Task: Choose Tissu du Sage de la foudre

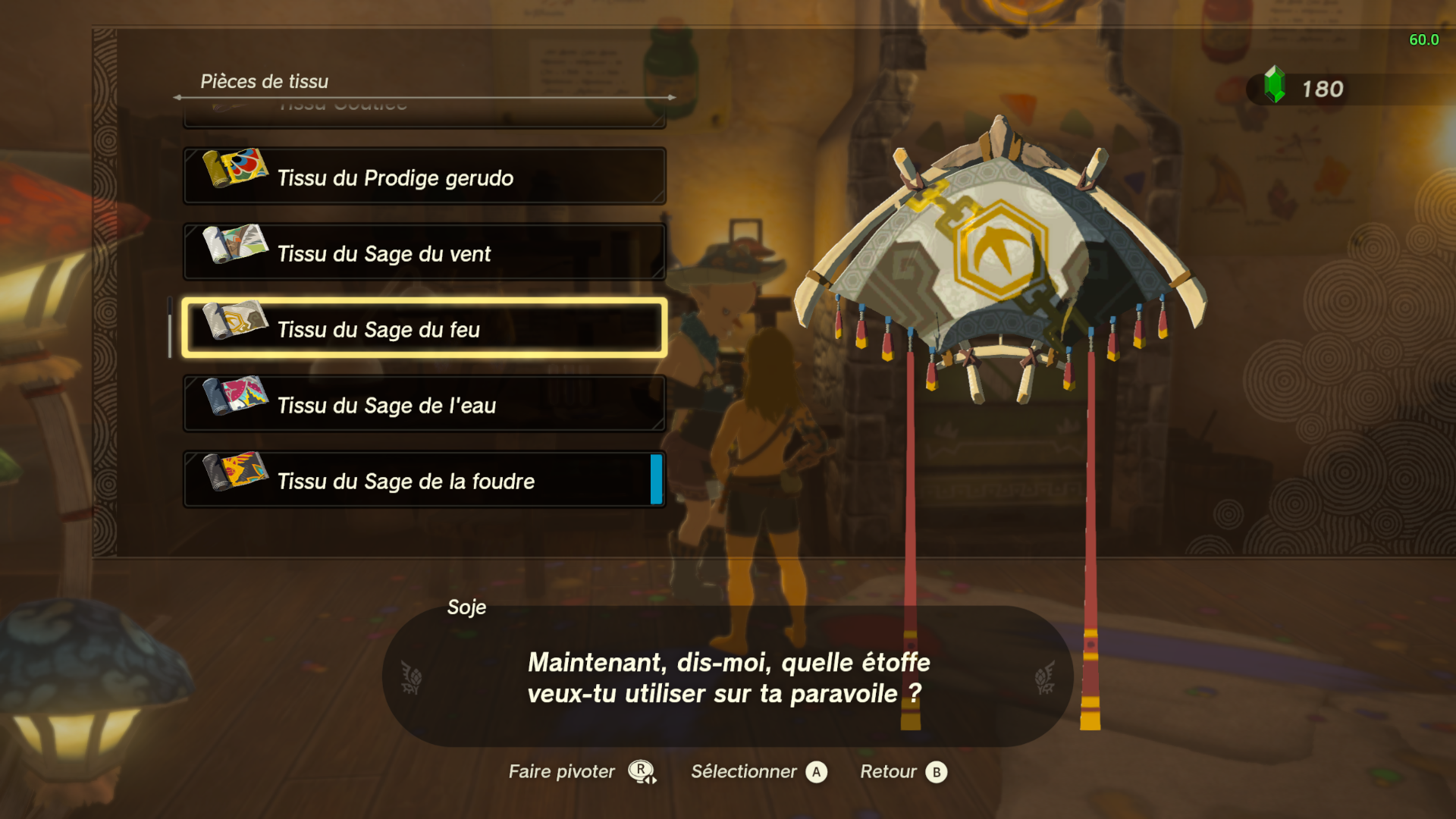Action: [x=425, y=480]
